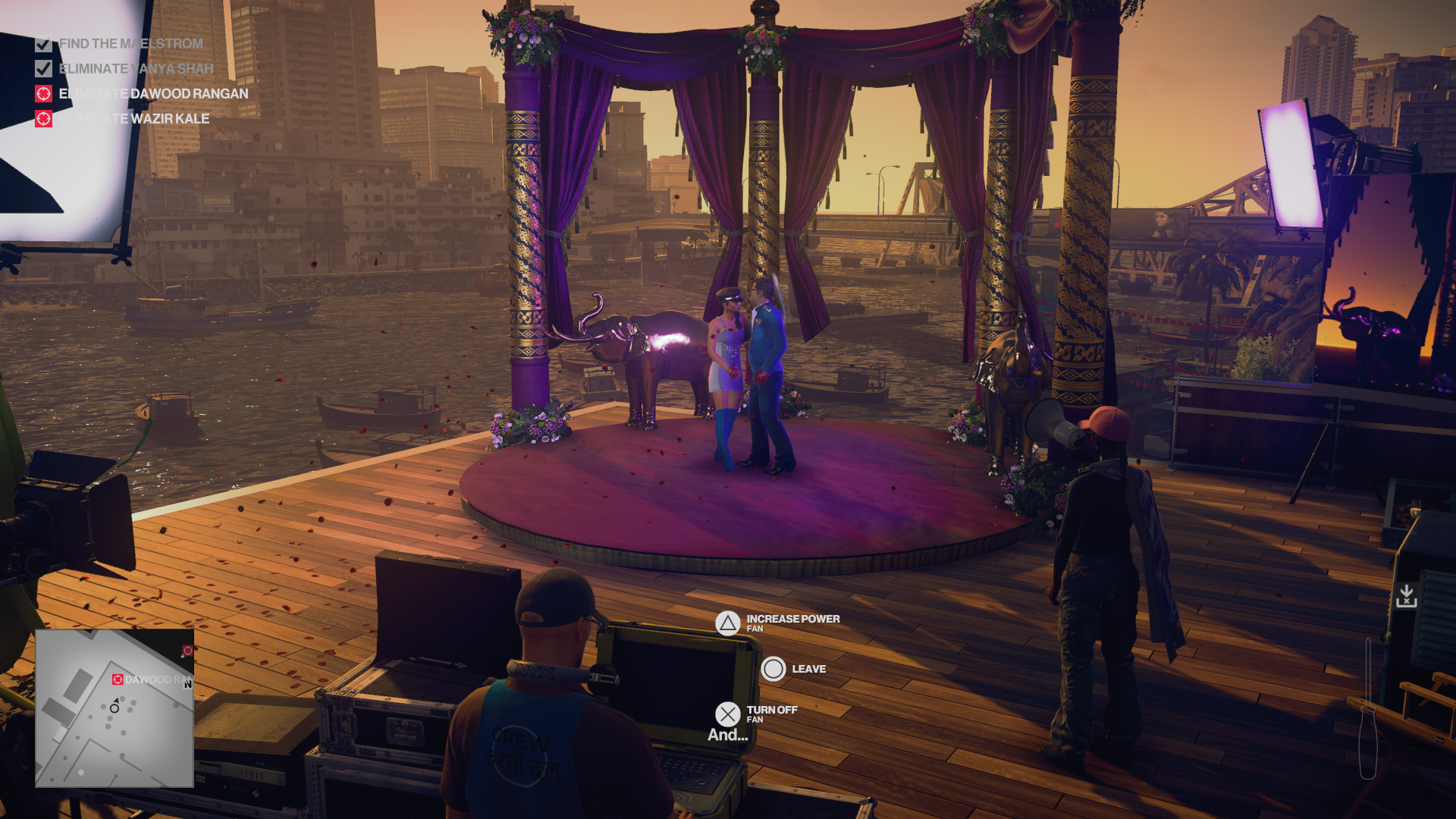This screenshot has height=819, width=1456.
Task: Choose Leave to exit the fan controls
Action: click(x=773, y=669)
